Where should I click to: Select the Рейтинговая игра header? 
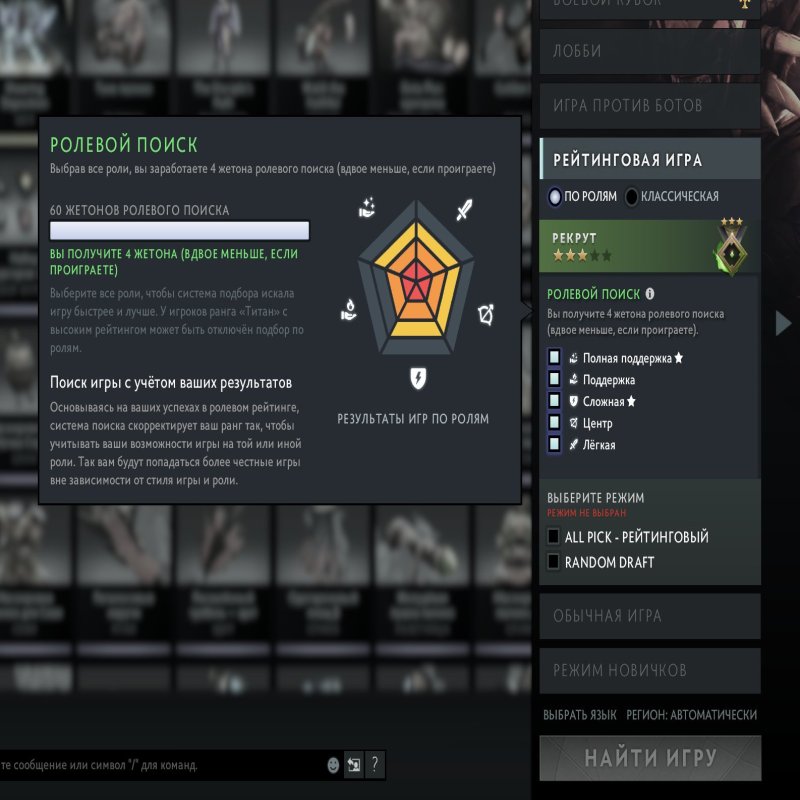pyautogui.click(x=650, y=160)
